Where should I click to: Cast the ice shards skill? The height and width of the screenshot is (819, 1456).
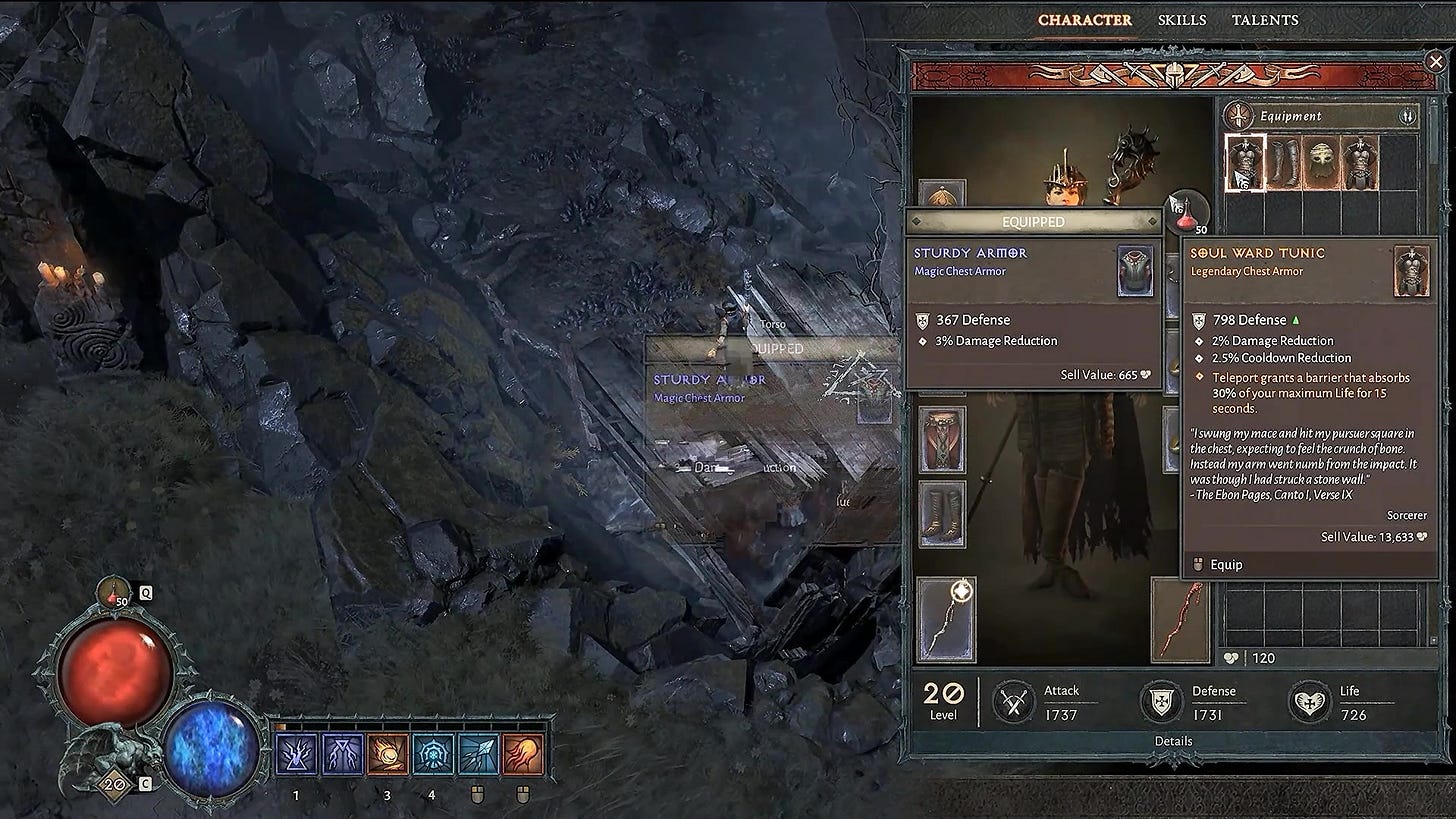478,755
